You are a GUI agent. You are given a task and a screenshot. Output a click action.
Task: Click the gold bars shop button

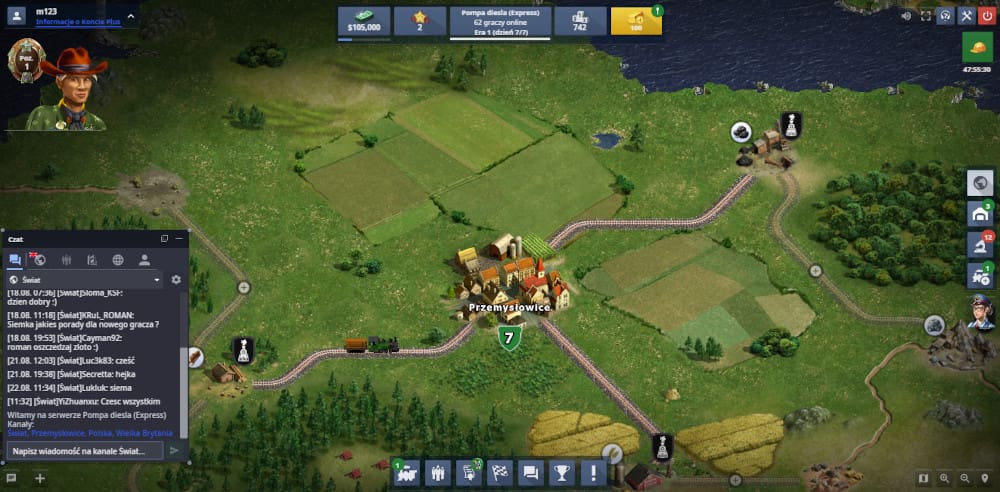click(x=635, y=21)
